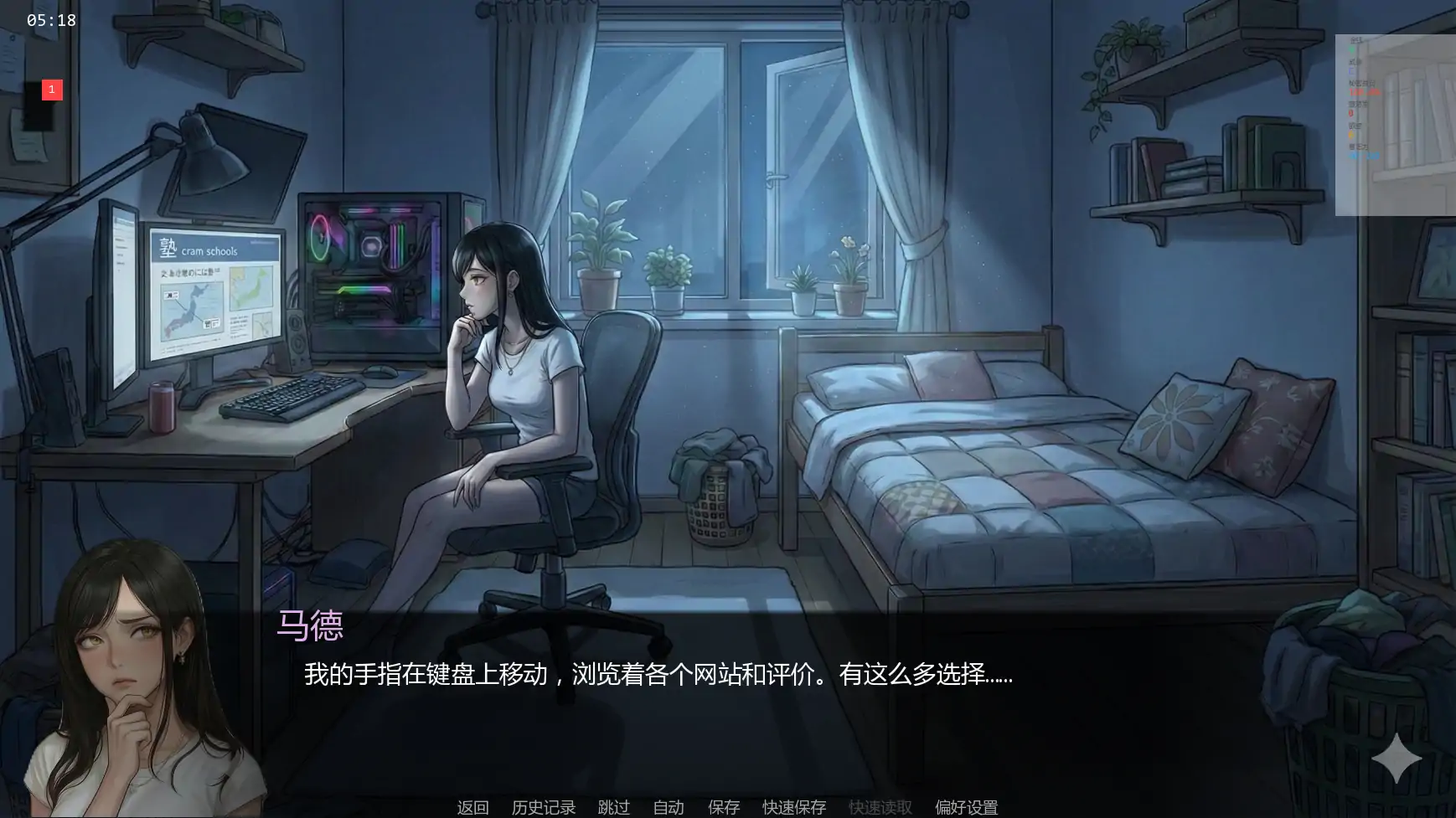The height and width of the screenshot is (818, 1456).
Task: Click the orange "0" corruption counter in the sidebar
Action: coord(1351,112)
